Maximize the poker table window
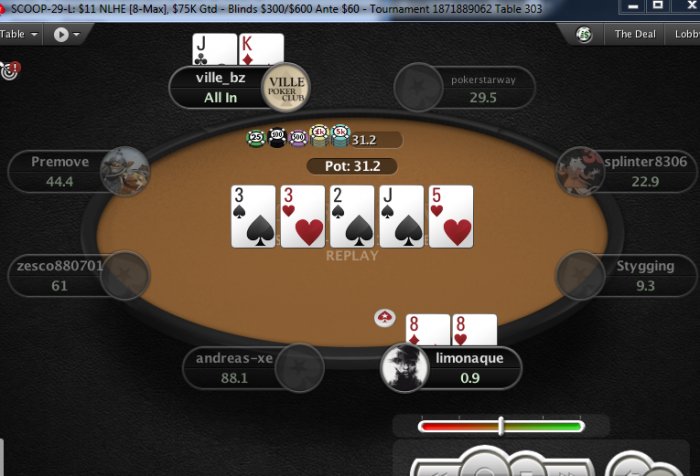 point(658,6)
